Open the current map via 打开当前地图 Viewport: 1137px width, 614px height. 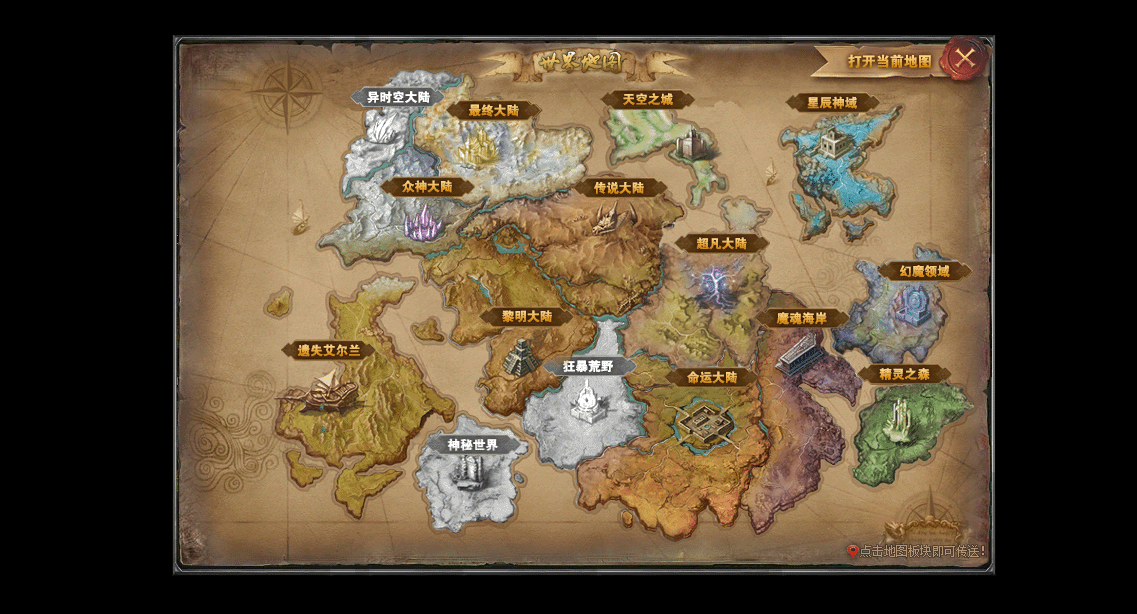(889, 61)
